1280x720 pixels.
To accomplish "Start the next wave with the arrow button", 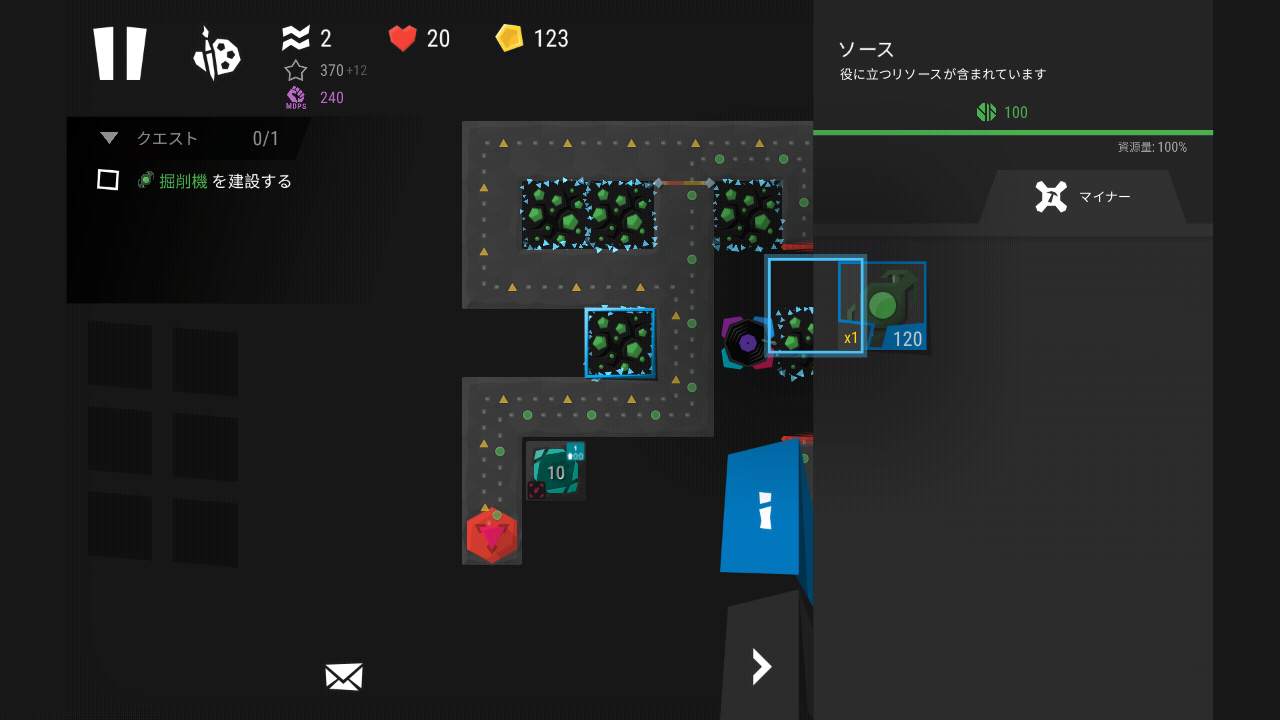I will [x=762, y=666].
